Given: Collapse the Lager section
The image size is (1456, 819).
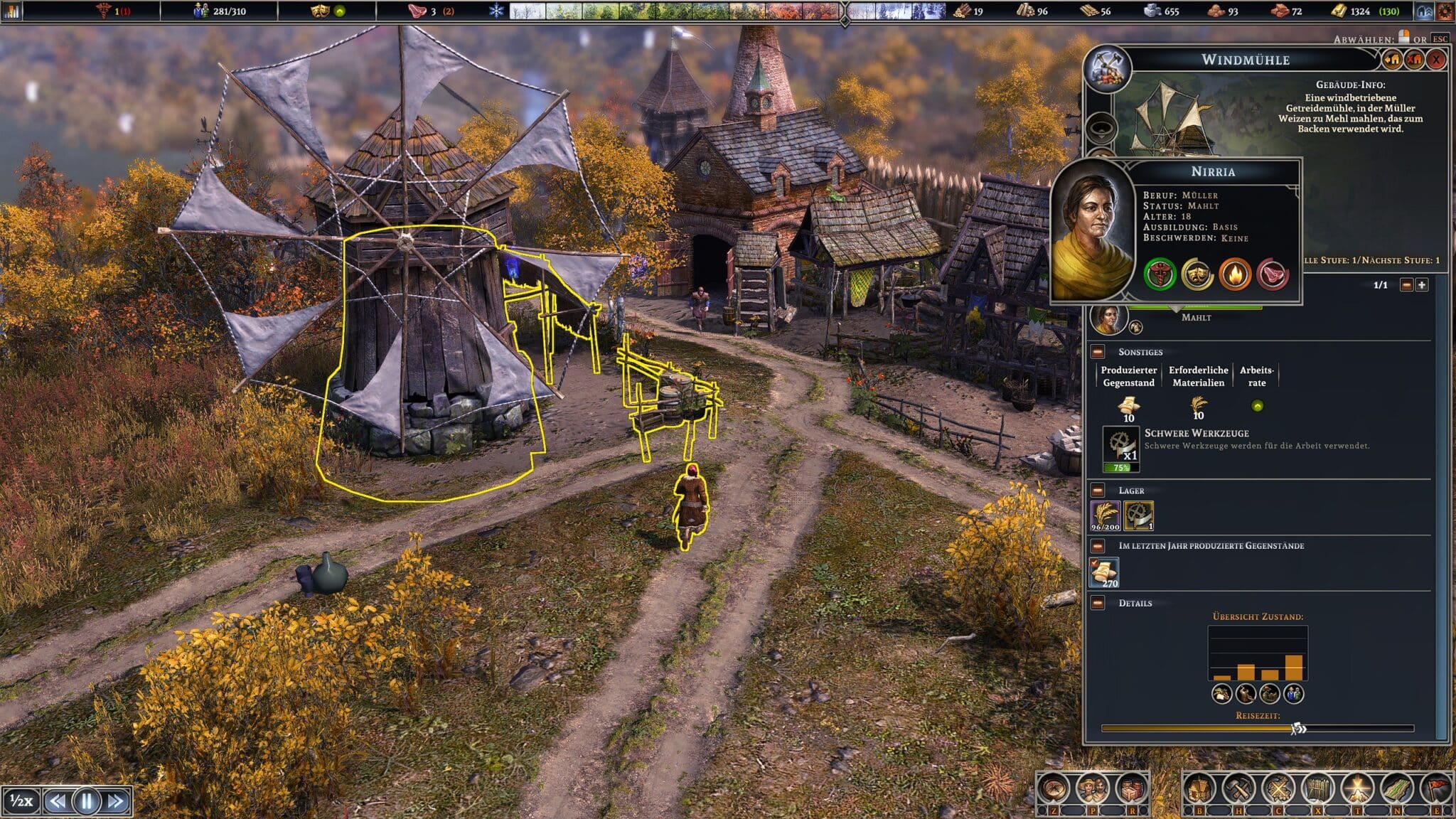Looking at the screenshot, I should [1098, 491].
